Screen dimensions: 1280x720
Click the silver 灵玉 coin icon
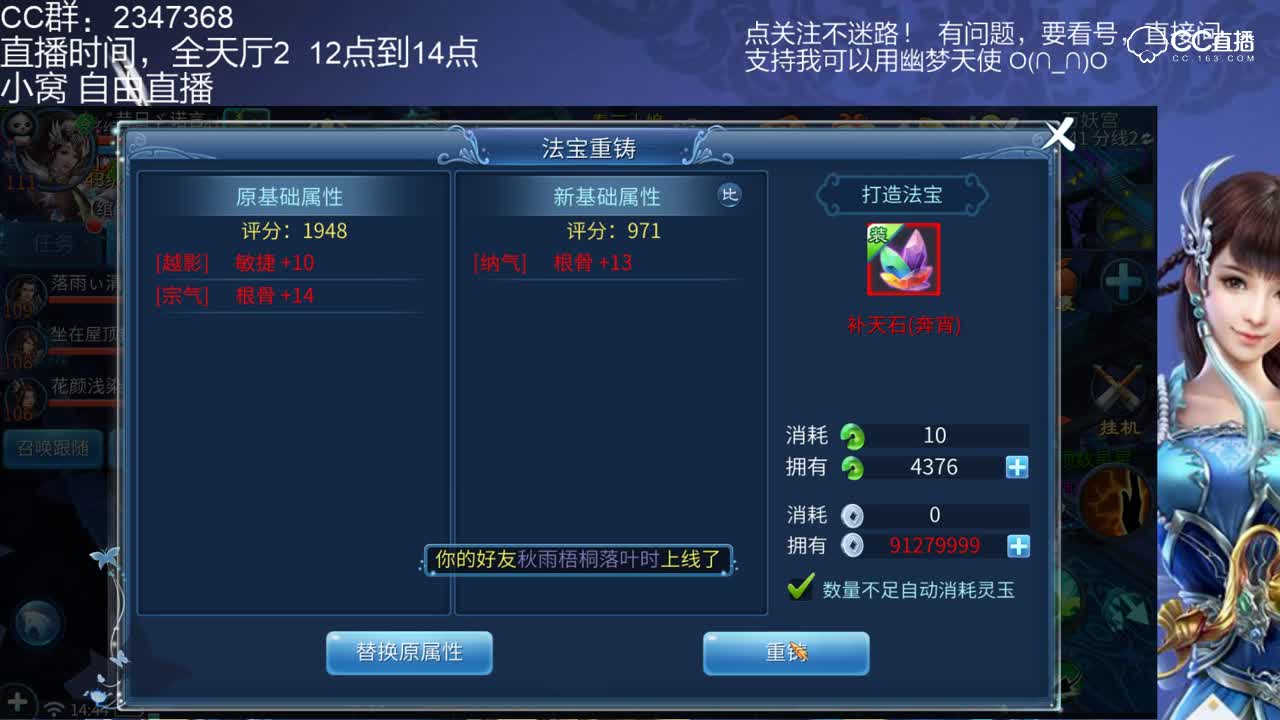(851, 515)
